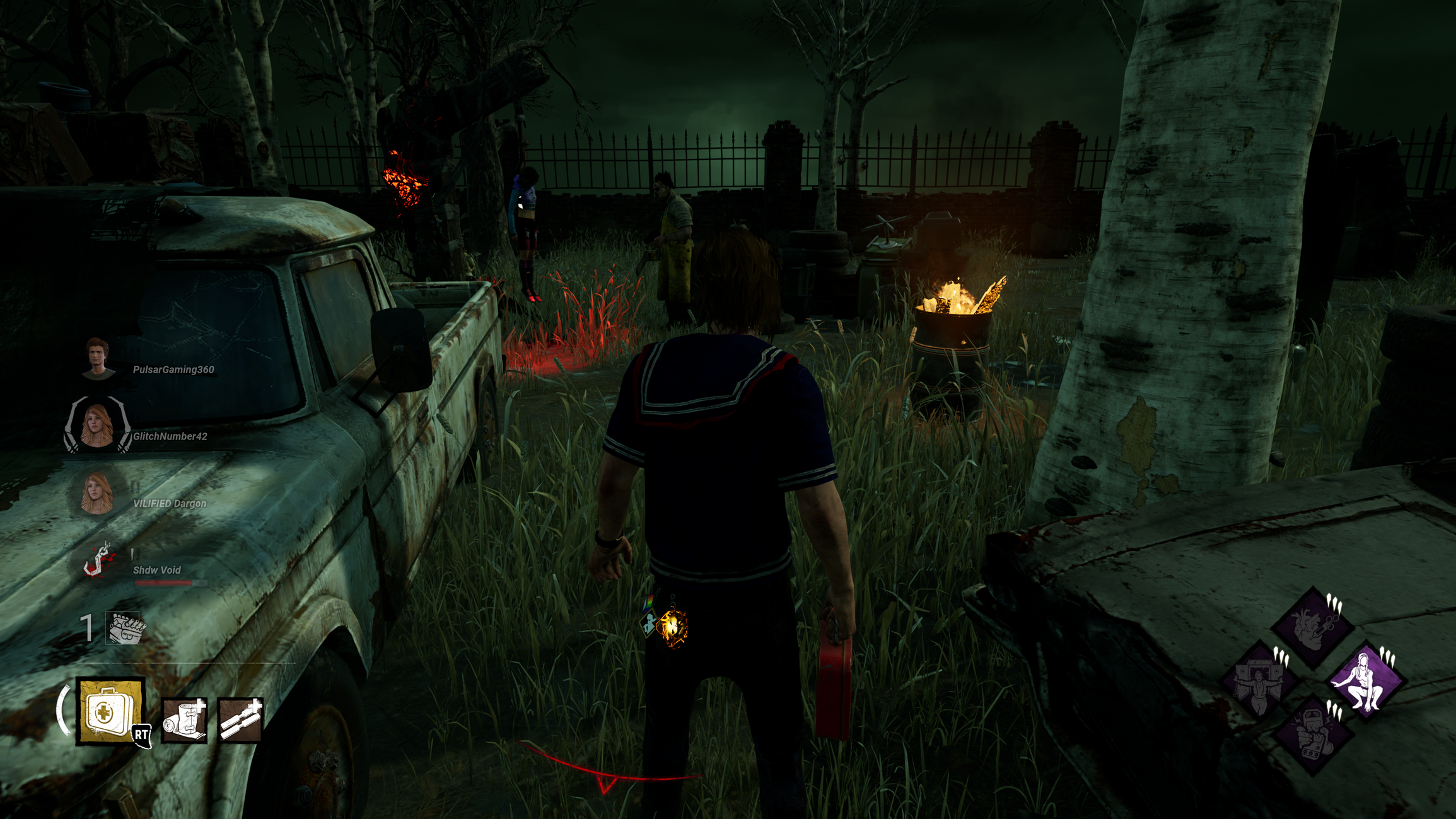This screenshot has width=1456, height=819.
Task: Select VILIFIED Dargon's survivor portrait
Action: coord(97,494)
